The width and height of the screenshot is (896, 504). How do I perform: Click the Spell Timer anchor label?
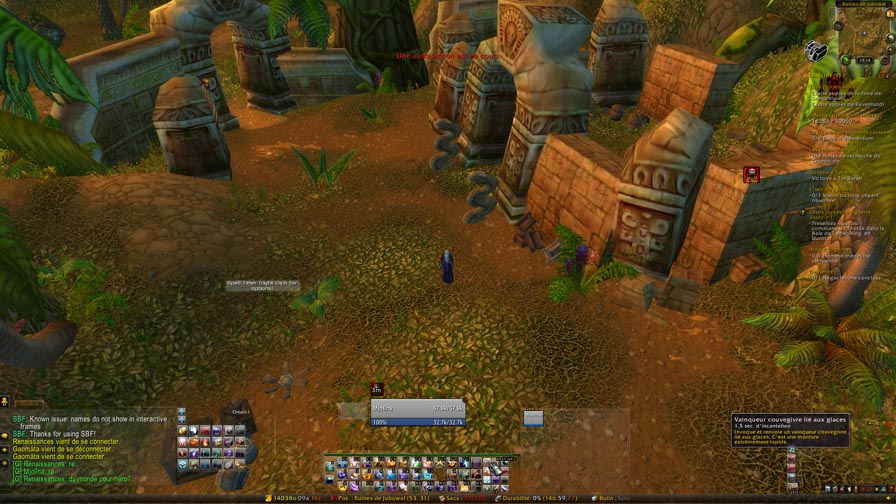coord(262,285)
